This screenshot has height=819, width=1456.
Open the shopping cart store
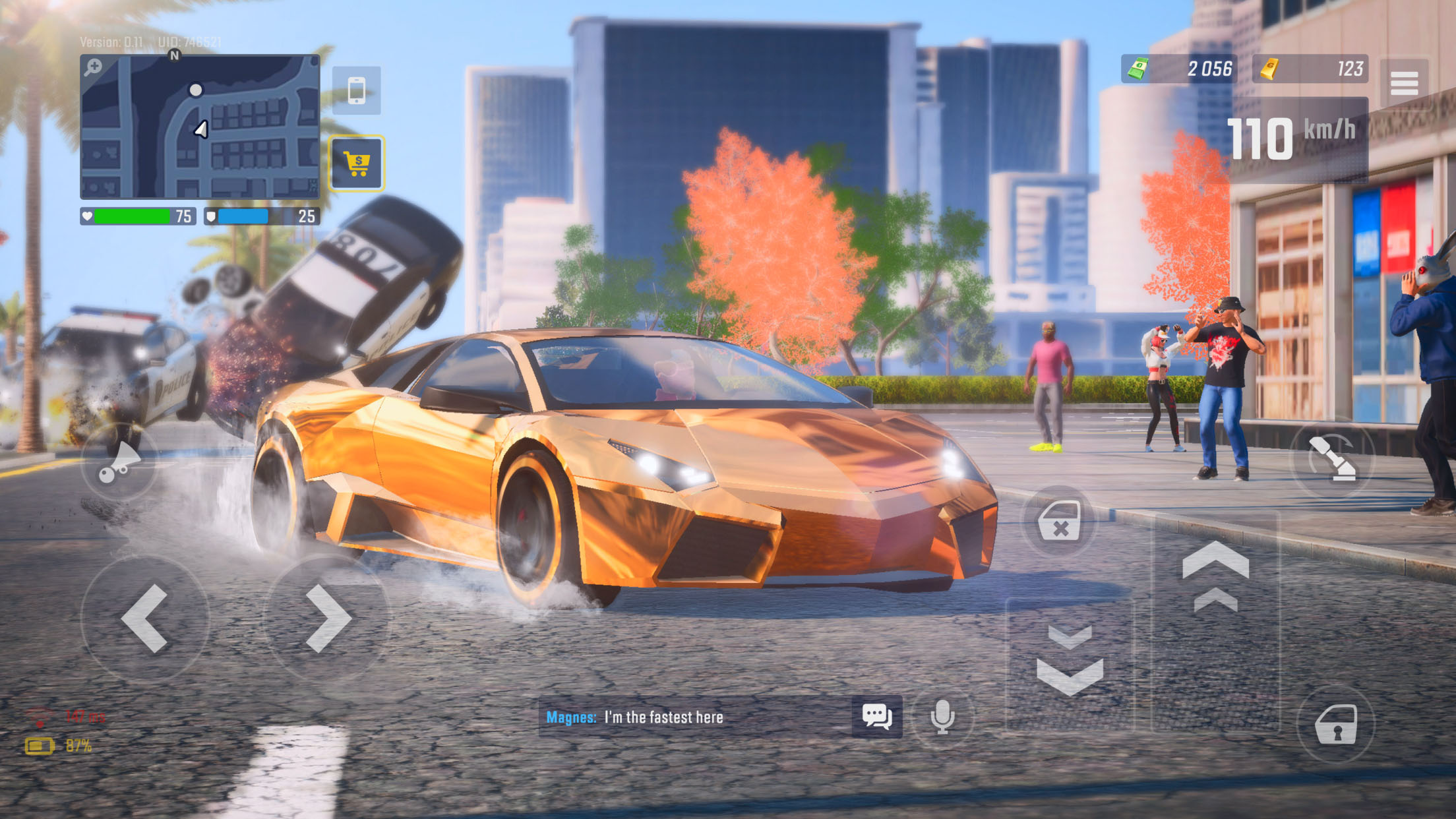click(x=357, y=163)
